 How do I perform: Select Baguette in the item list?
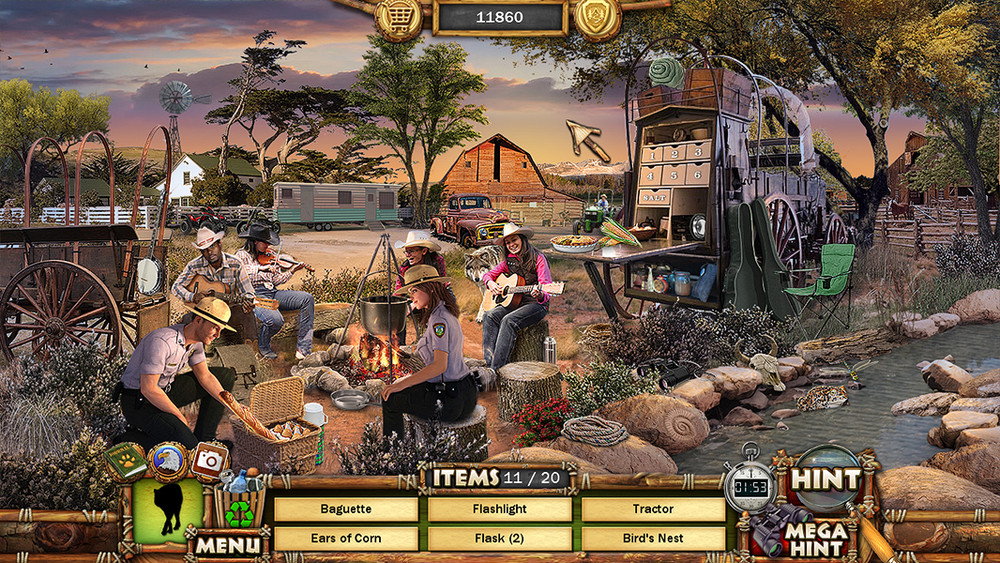tap(346, 509)
